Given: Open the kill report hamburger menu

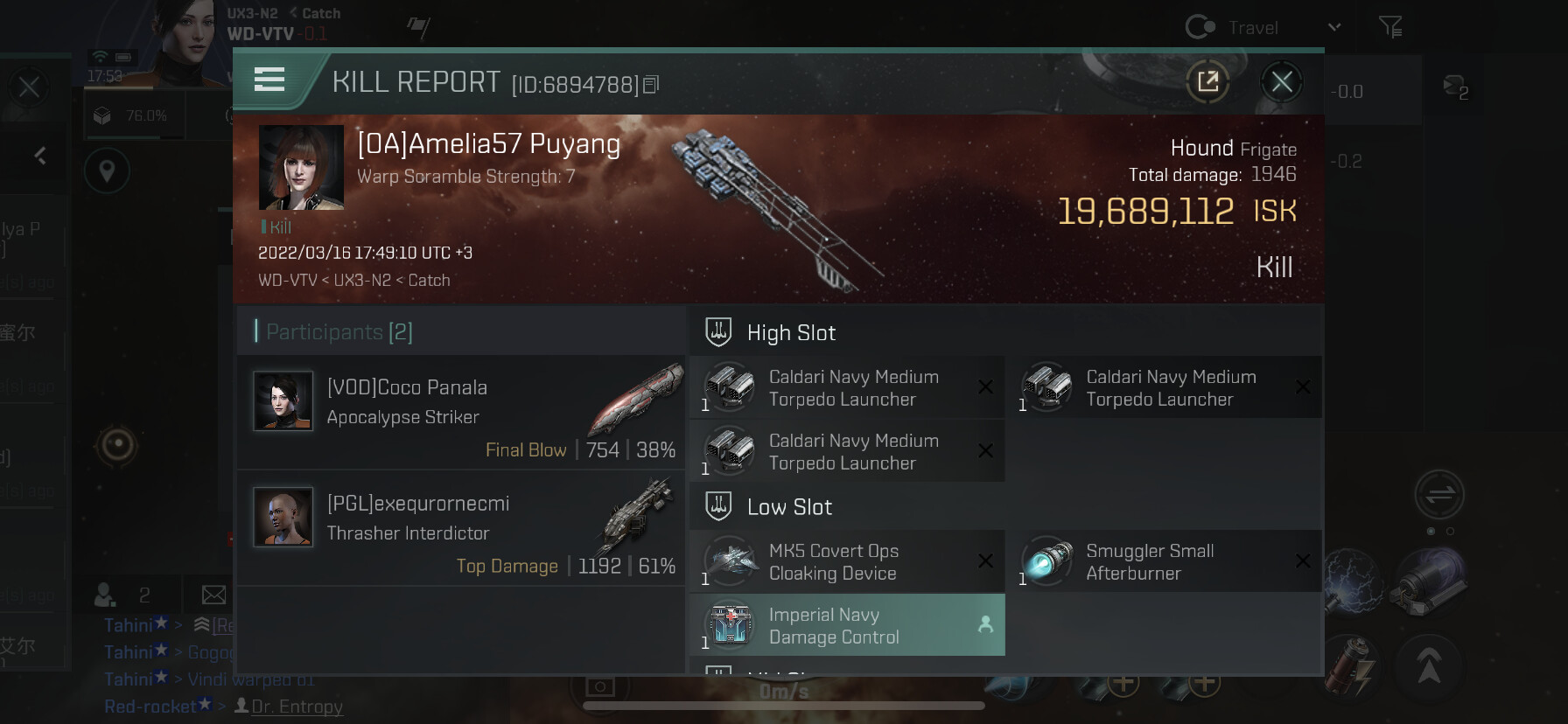Looking at the screenshot, I should pos(269,80).
